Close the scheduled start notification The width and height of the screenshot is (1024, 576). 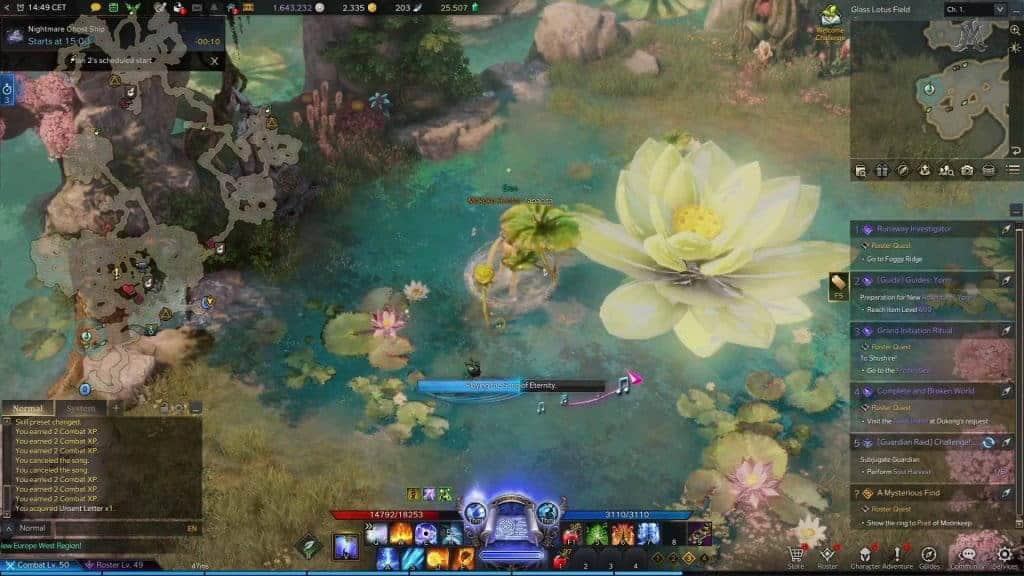click(x=214, y=60)
